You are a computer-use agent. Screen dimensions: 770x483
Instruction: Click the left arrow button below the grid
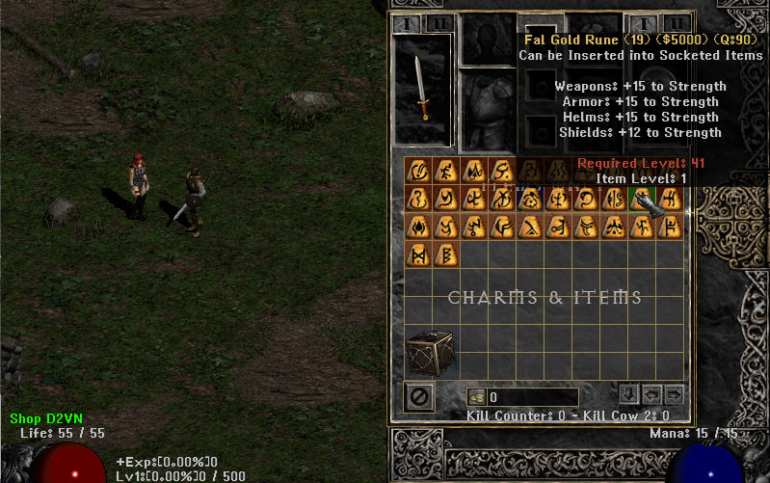pyautogui.click(x=652, y=393)
